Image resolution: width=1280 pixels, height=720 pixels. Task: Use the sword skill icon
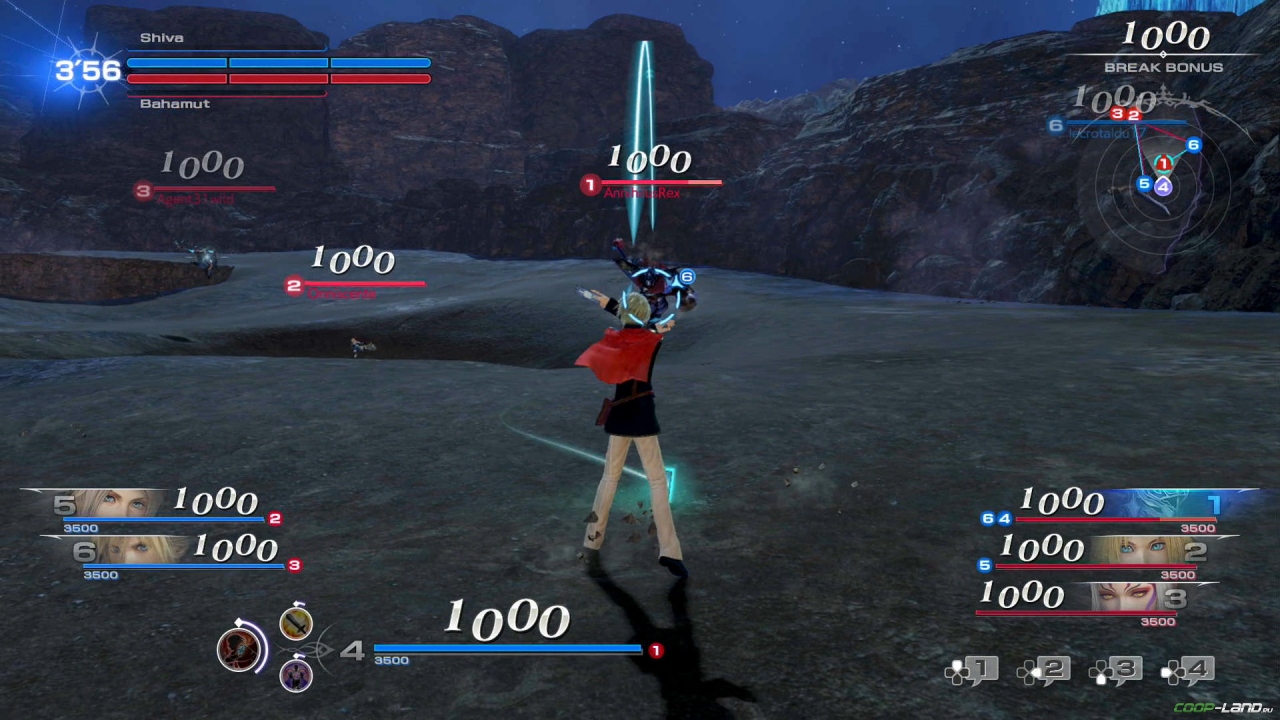[296, 624]
